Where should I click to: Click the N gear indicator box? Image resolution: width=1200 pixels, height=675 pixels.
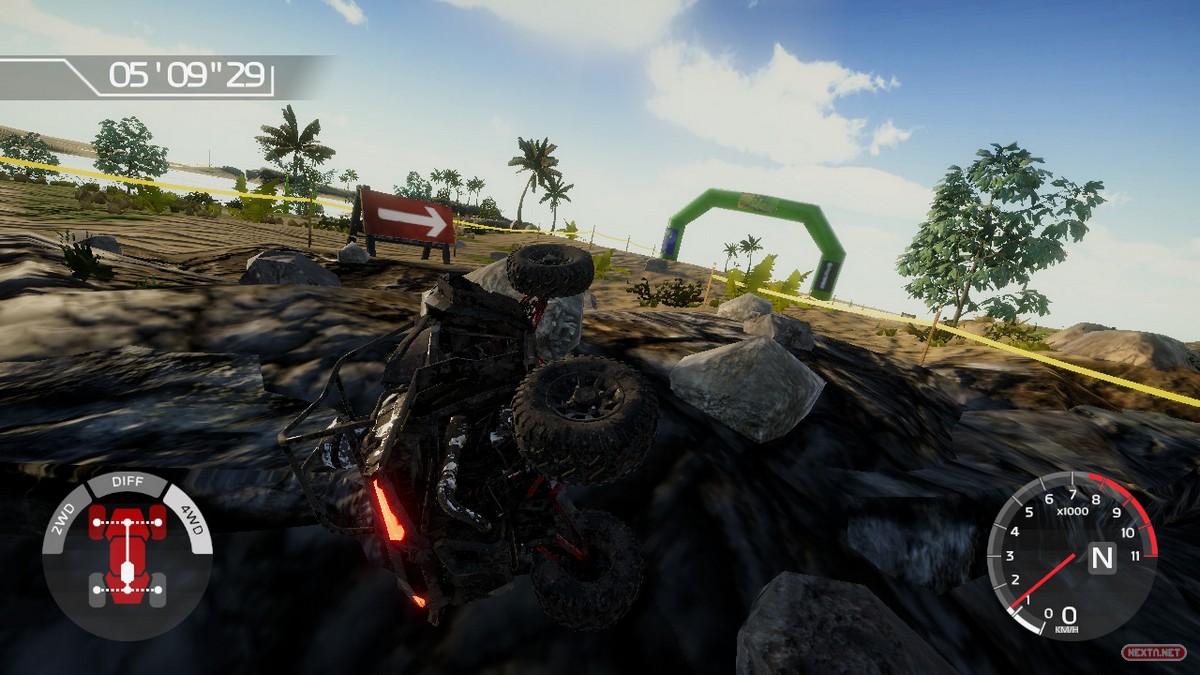pyautogui.click(x=1102, y=556)
